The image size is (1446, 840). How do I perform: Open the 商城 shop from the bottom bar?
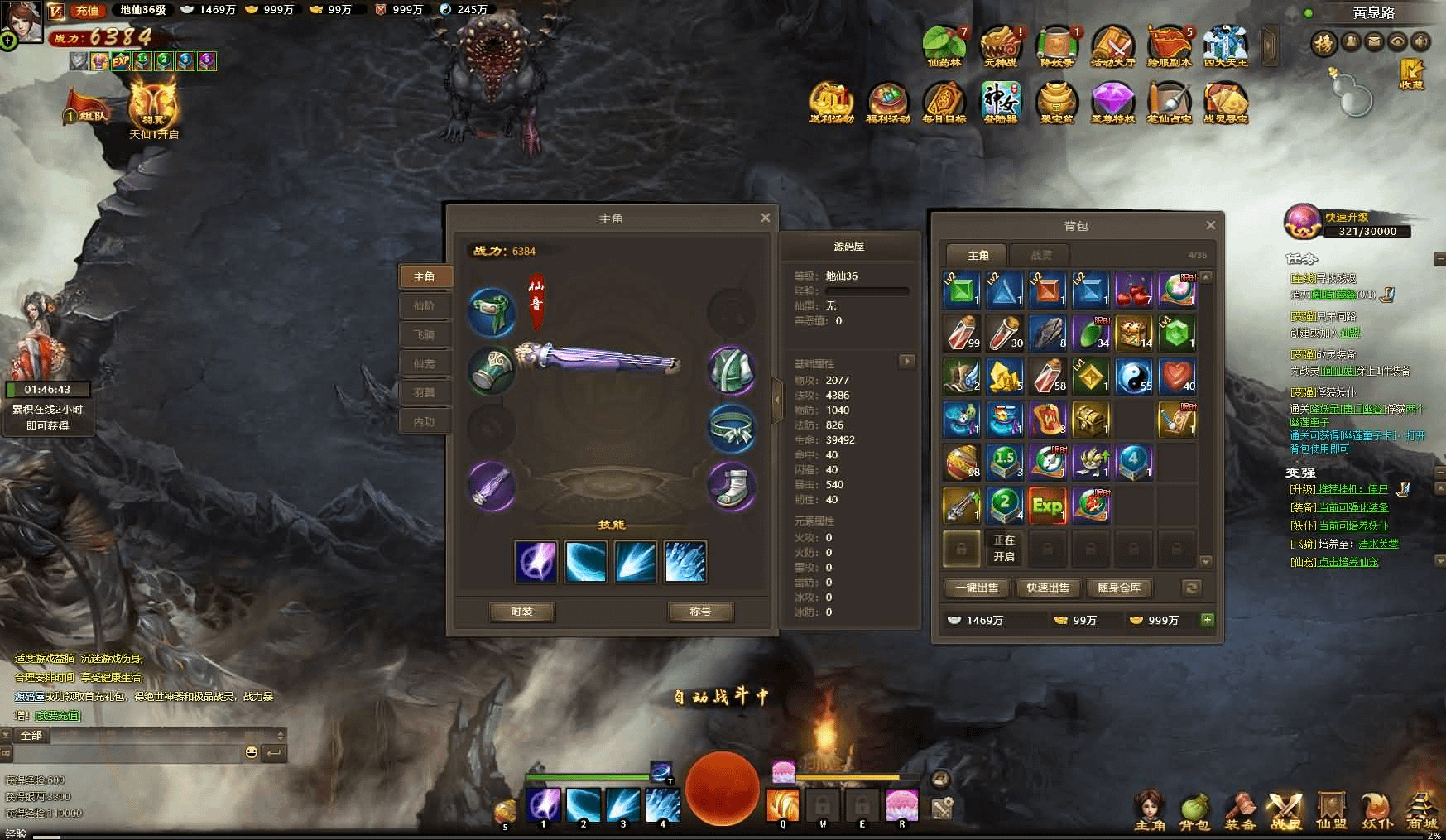(x=1422, y=811)
